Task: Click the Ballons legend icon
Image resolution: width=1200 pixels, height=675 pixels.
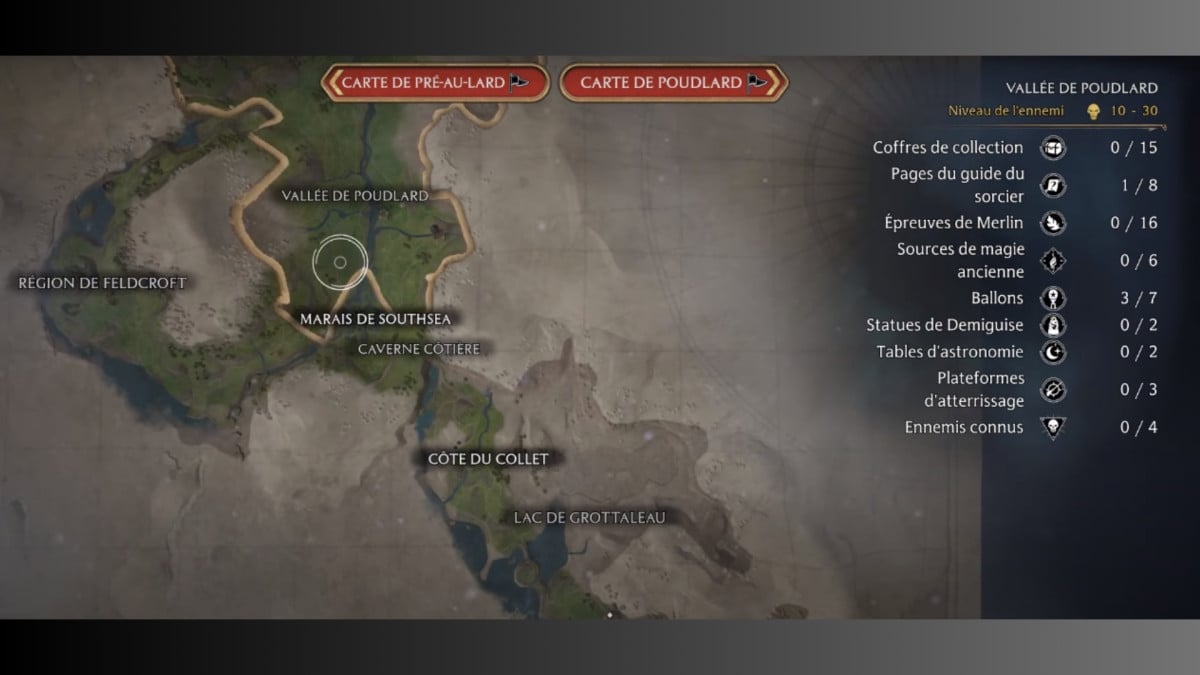Action: 1053,298
